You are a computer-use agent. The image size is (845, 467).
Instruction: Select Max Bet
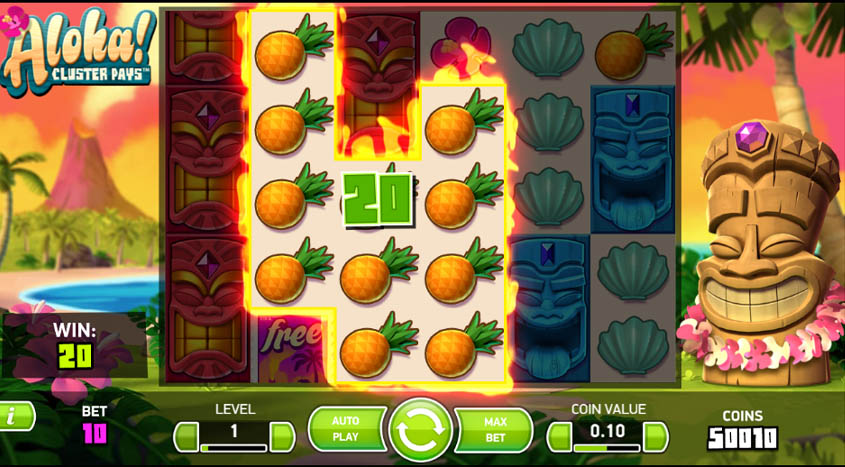click(495, 430)
